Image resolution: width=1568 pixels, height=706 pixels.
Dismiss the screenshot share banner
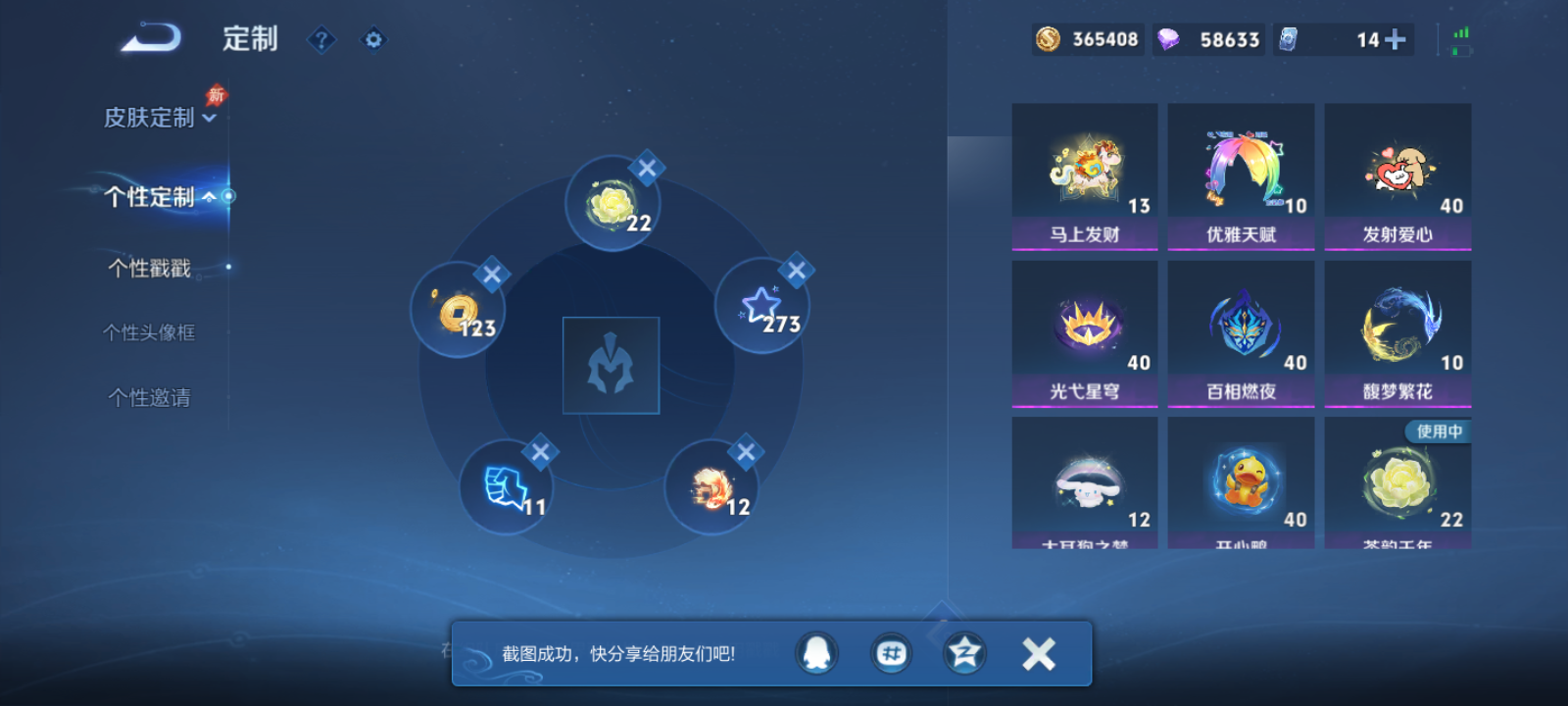click(1038, 653)
